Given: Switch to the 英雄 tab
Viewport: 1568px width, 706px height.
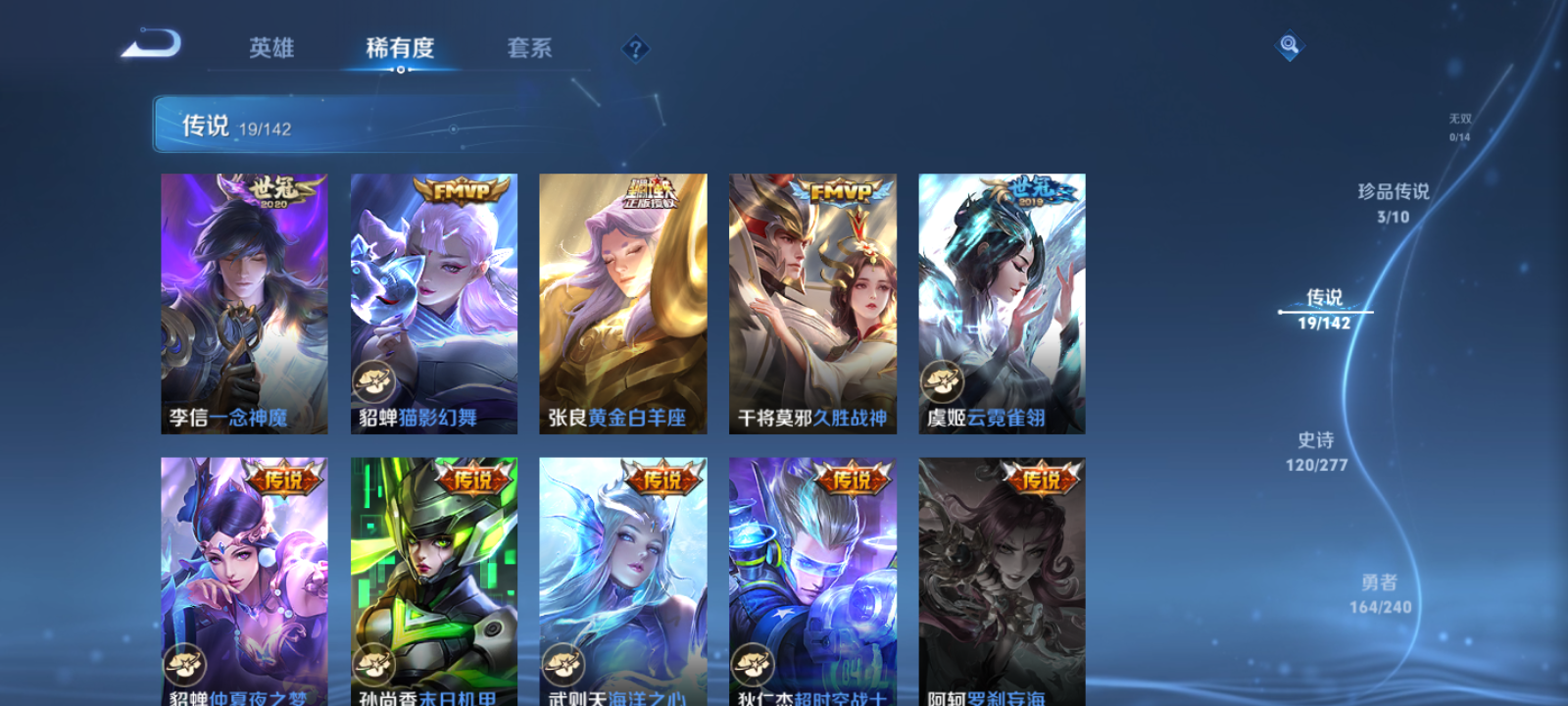Looking at the screenshot, I should tap(271, 48).
